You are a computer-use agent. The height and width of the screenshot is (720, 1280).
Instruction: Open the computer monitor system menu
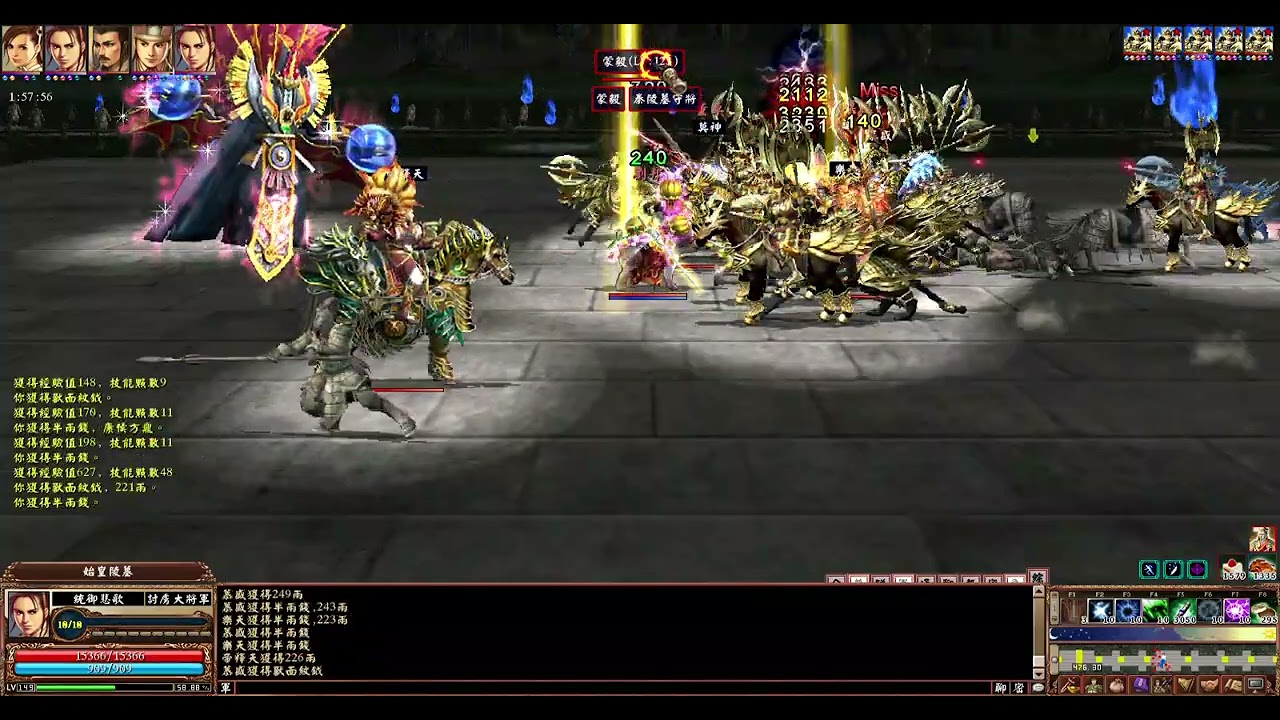pyautogui.click(x=1256, y=686)
